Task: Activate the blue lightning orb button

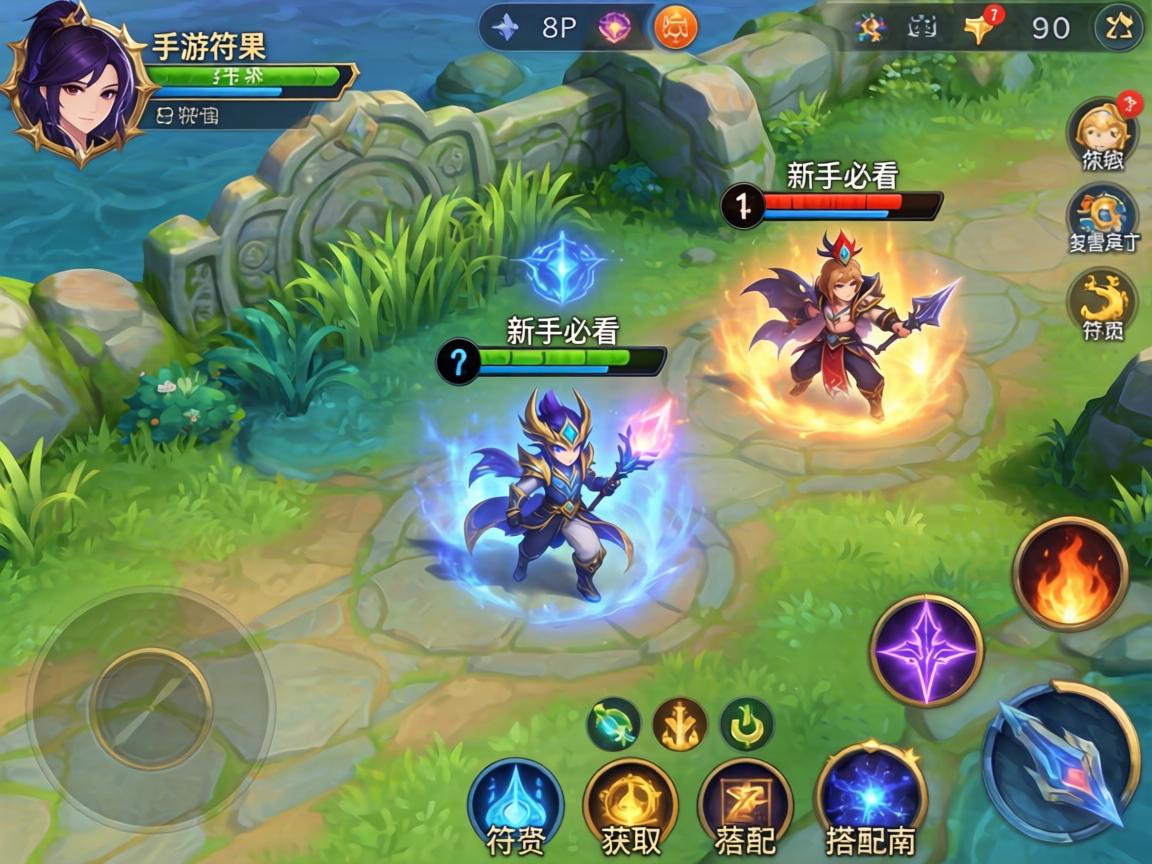Action: [870, 797]
